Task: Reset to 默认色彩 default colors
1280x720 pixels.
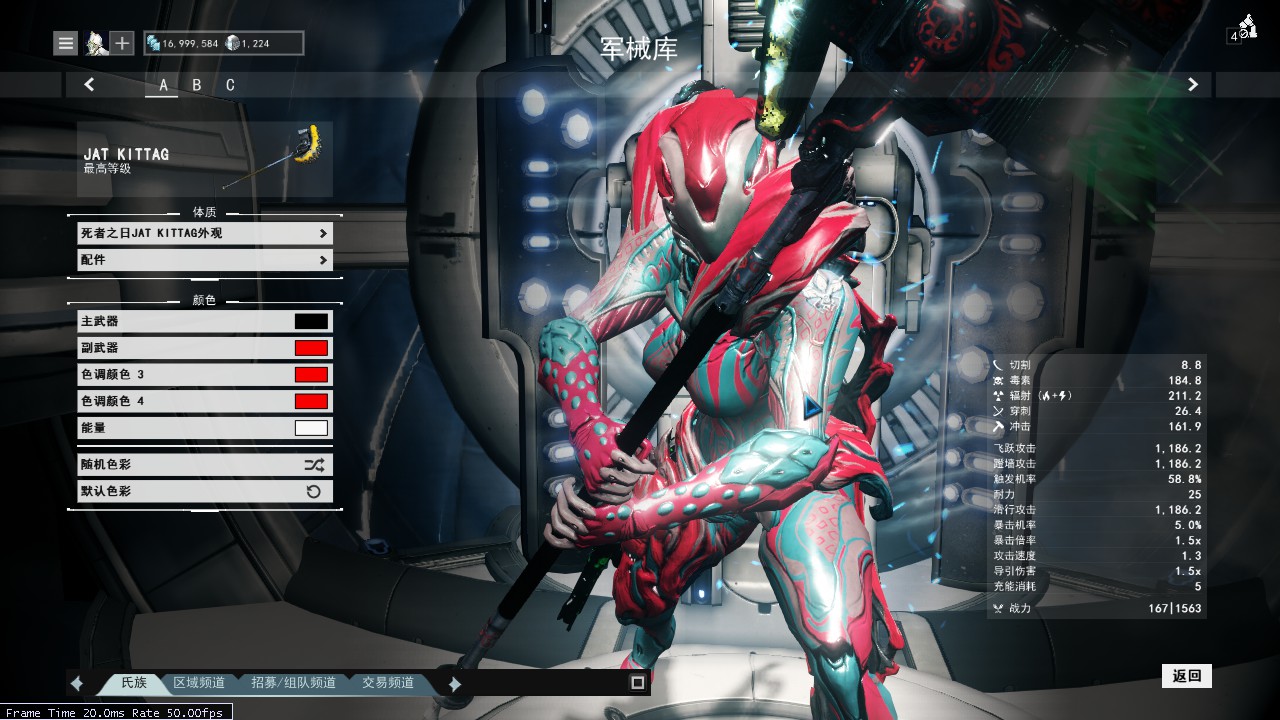Action: 205,491
